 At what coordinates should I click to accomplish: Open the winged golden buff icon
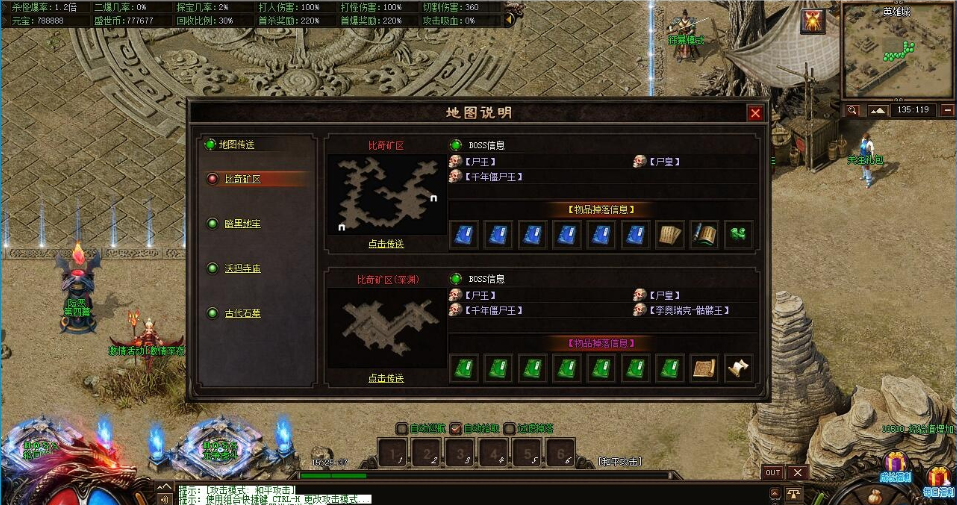click(x=813, y=21)
